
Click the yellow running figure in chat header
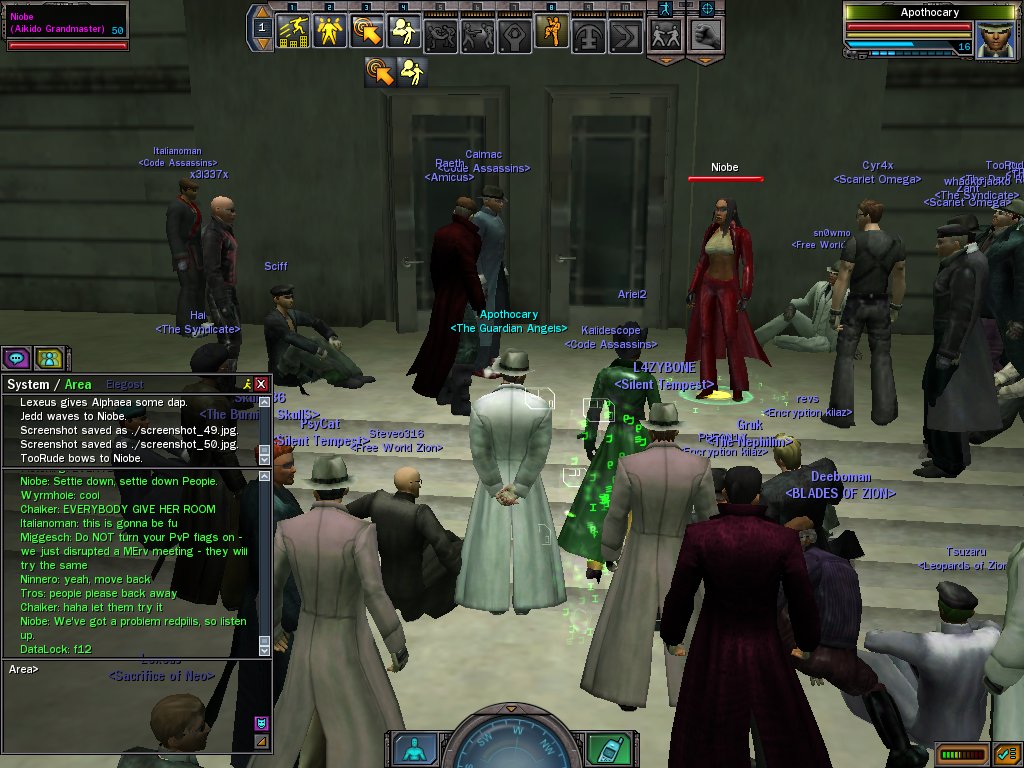pos(246,384)
